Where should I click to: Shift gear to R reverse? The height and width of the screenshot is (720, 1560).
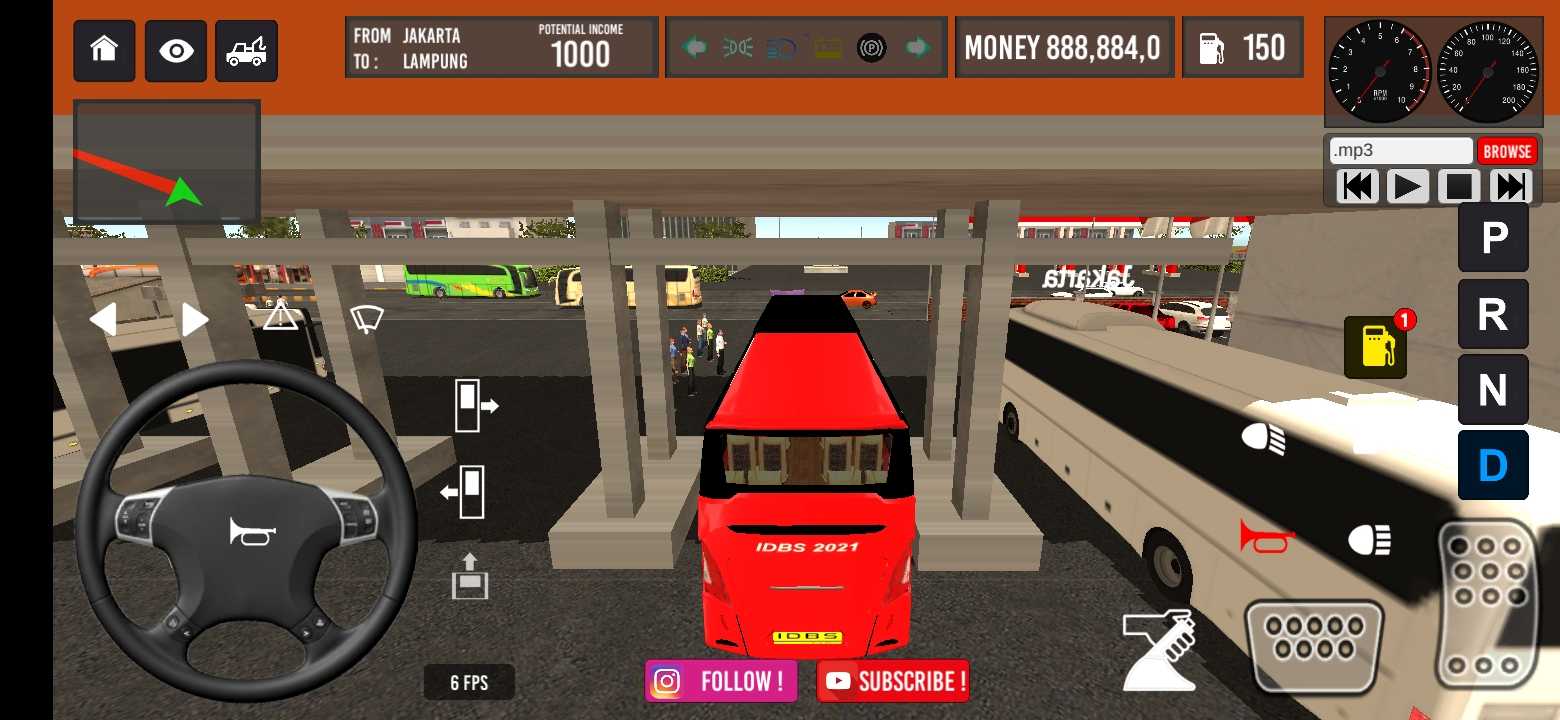coord(1493,314)
